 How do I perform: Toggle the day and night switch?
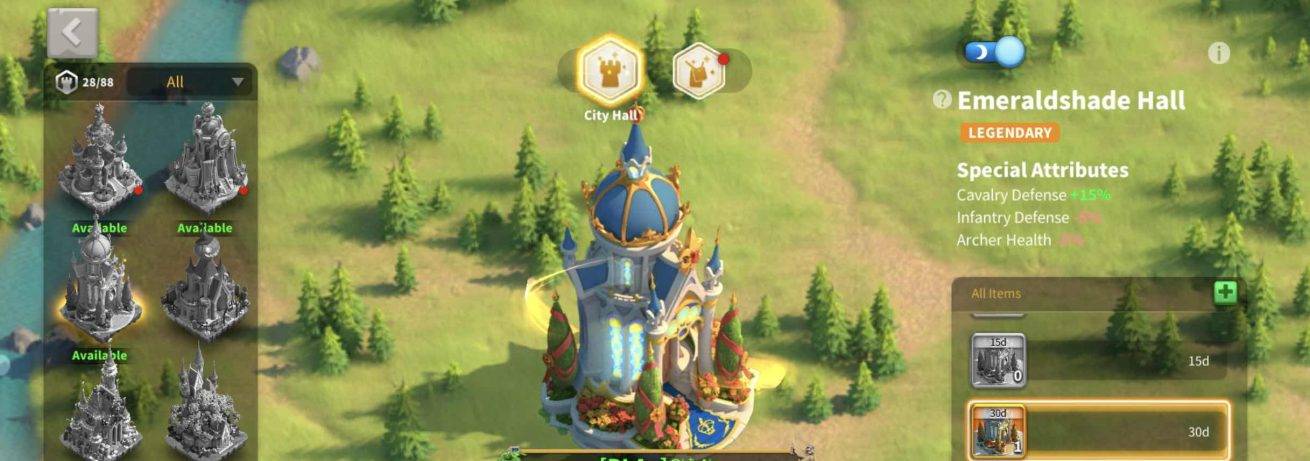[x=994, y=51]
